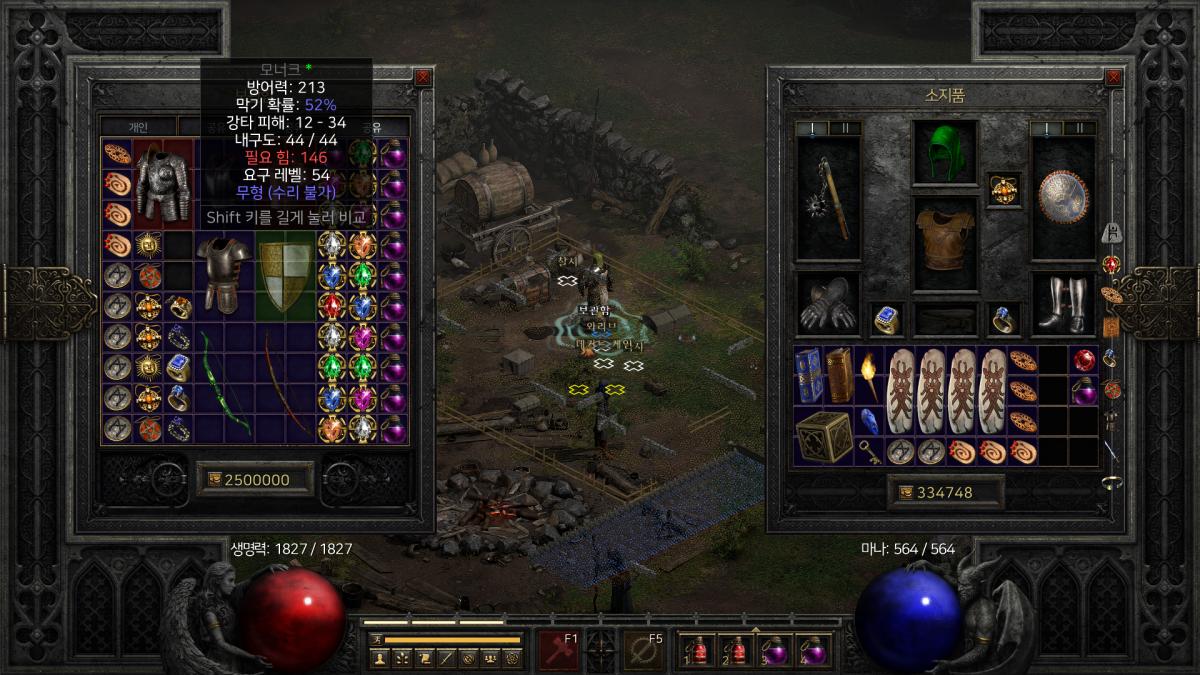The width and height of the screenshot is (1200, 675).
Task: Close the stash panel
Action: [x=423, y=76]
